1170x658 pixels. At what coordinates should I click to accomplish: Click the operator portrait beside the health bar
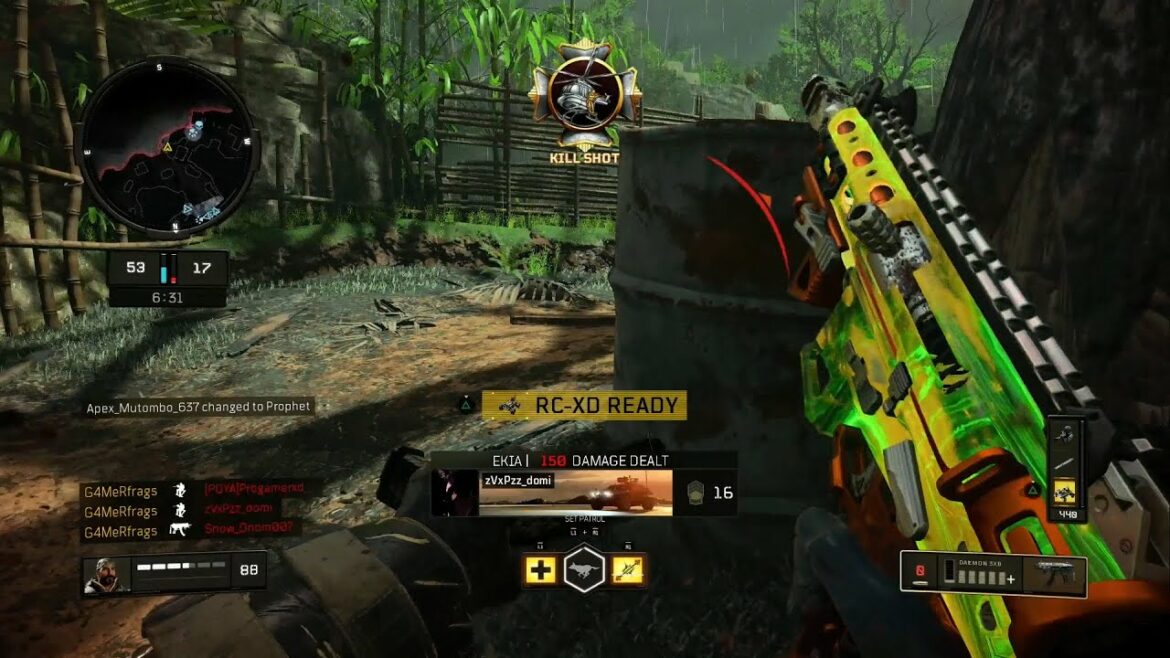tap(105, 575)
